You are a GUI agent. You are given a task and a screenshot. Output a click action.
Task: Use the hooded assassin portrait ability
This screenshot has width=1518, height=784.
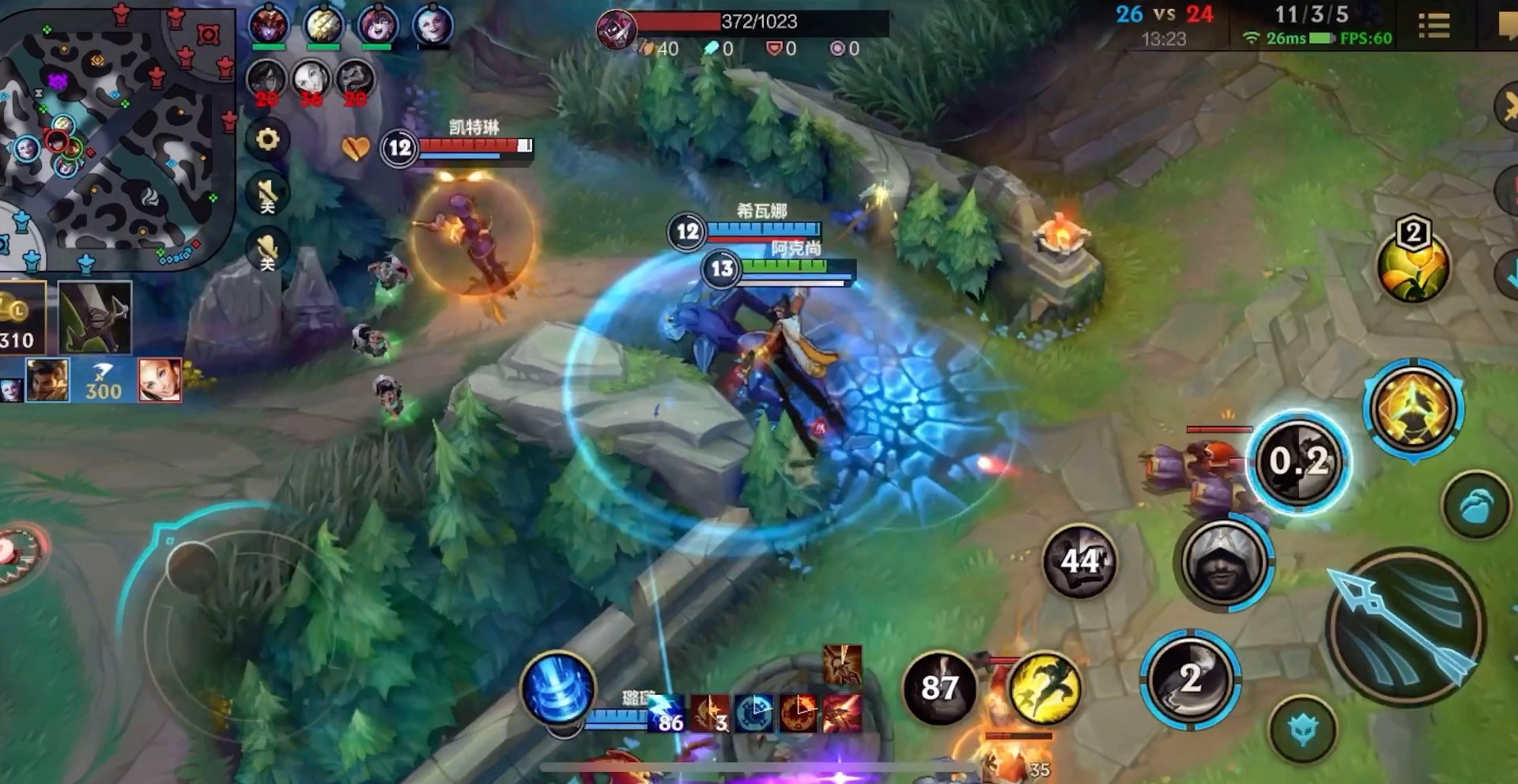tap(1222, 563)
